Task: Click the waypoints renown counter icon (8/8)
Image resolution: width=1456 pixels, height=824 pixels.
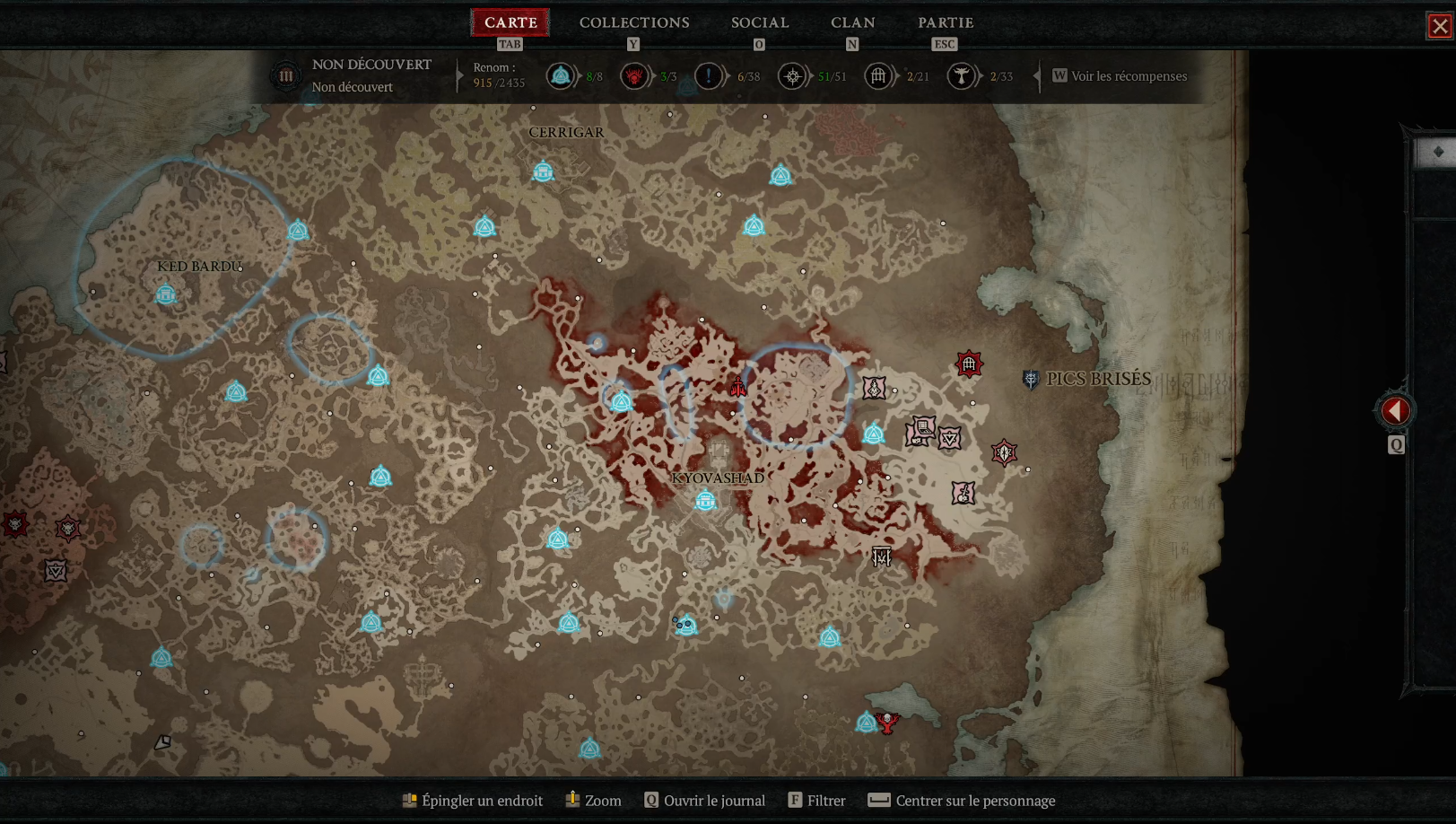Action: coord(561,76)
